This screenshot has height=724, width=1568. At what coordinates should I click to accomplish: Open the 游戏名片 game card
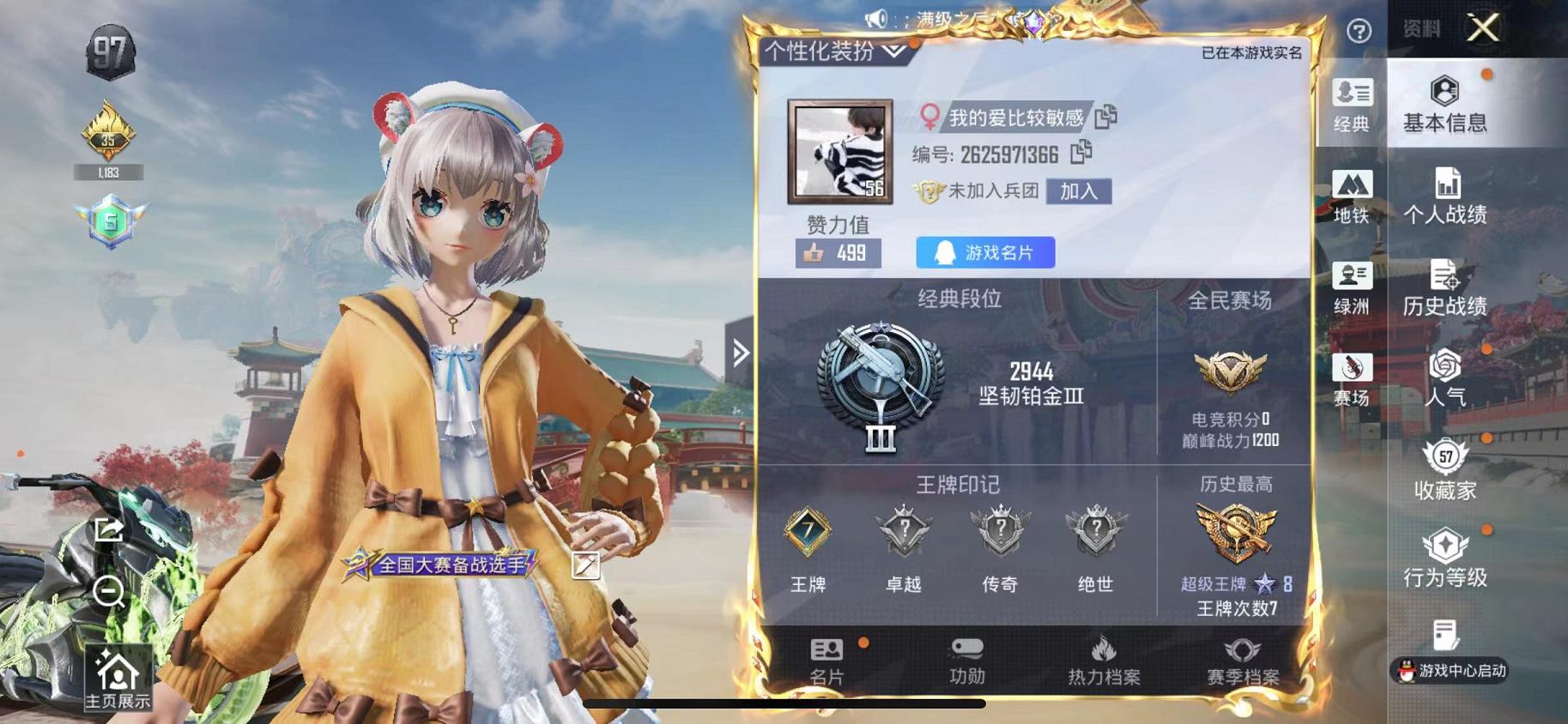pos(984,252)
